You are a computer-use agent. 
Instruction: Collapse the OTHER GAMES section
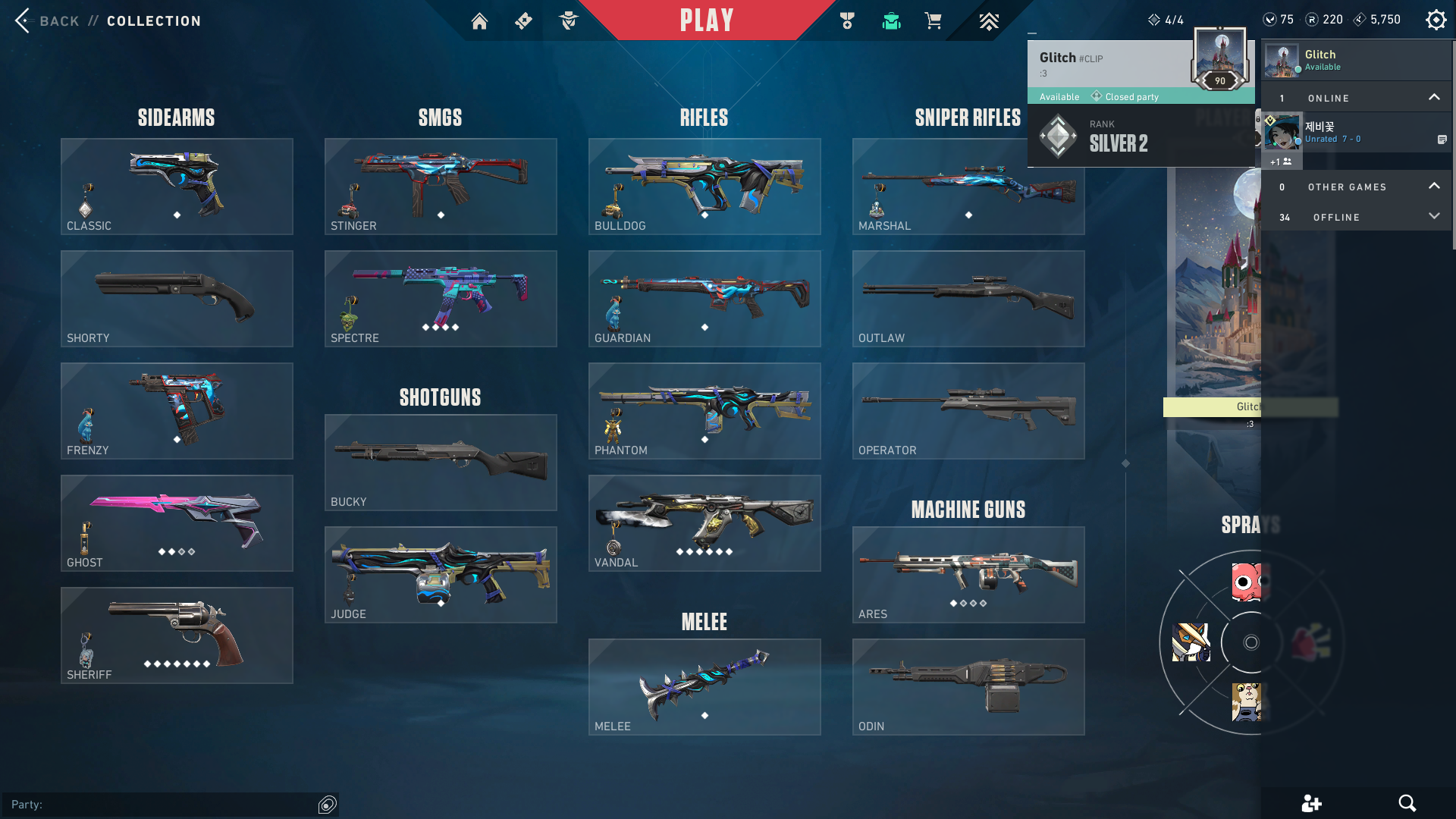pyautogui.click(x=1435, y=186)
